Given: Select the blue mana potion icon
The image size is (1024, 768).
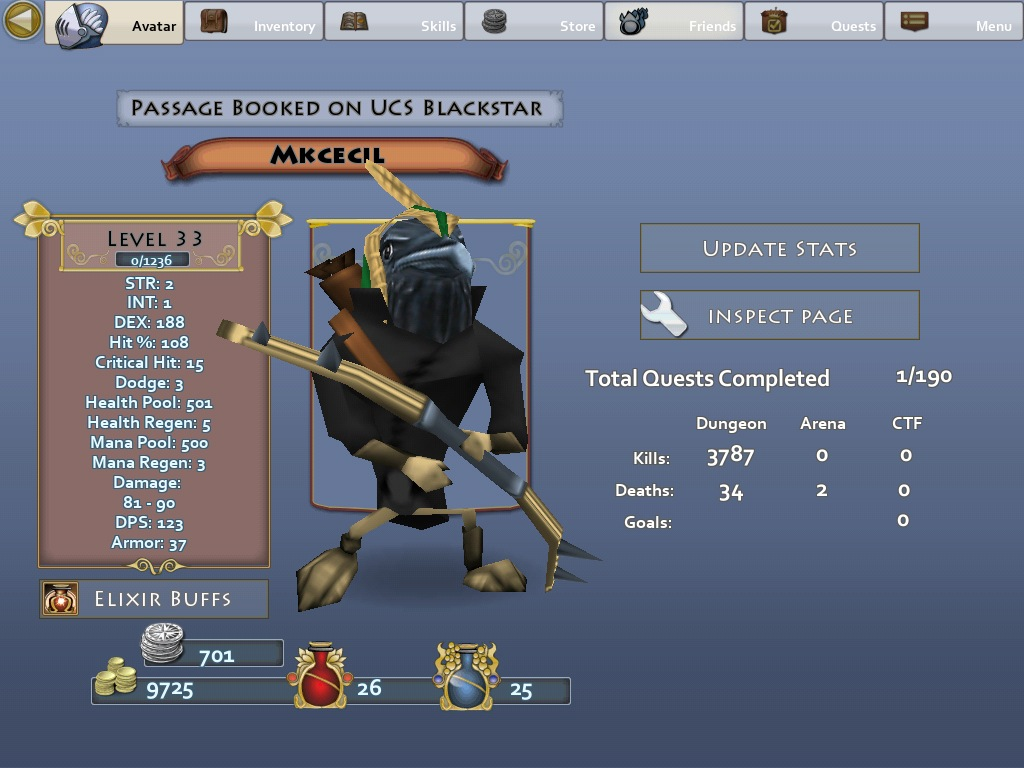Looking at the screenshot, I should [x=466, y=677].
